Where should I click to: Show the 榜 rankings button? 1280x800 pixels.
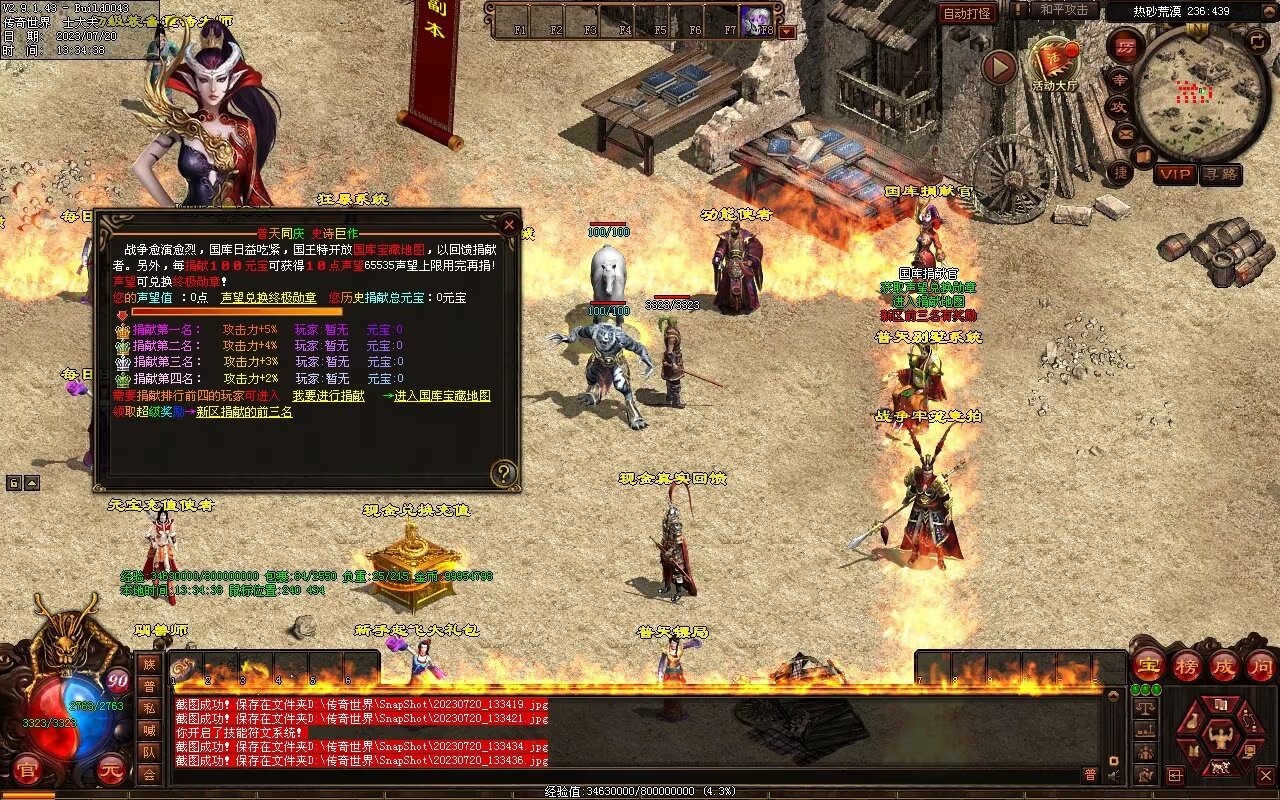point(1187,666)
